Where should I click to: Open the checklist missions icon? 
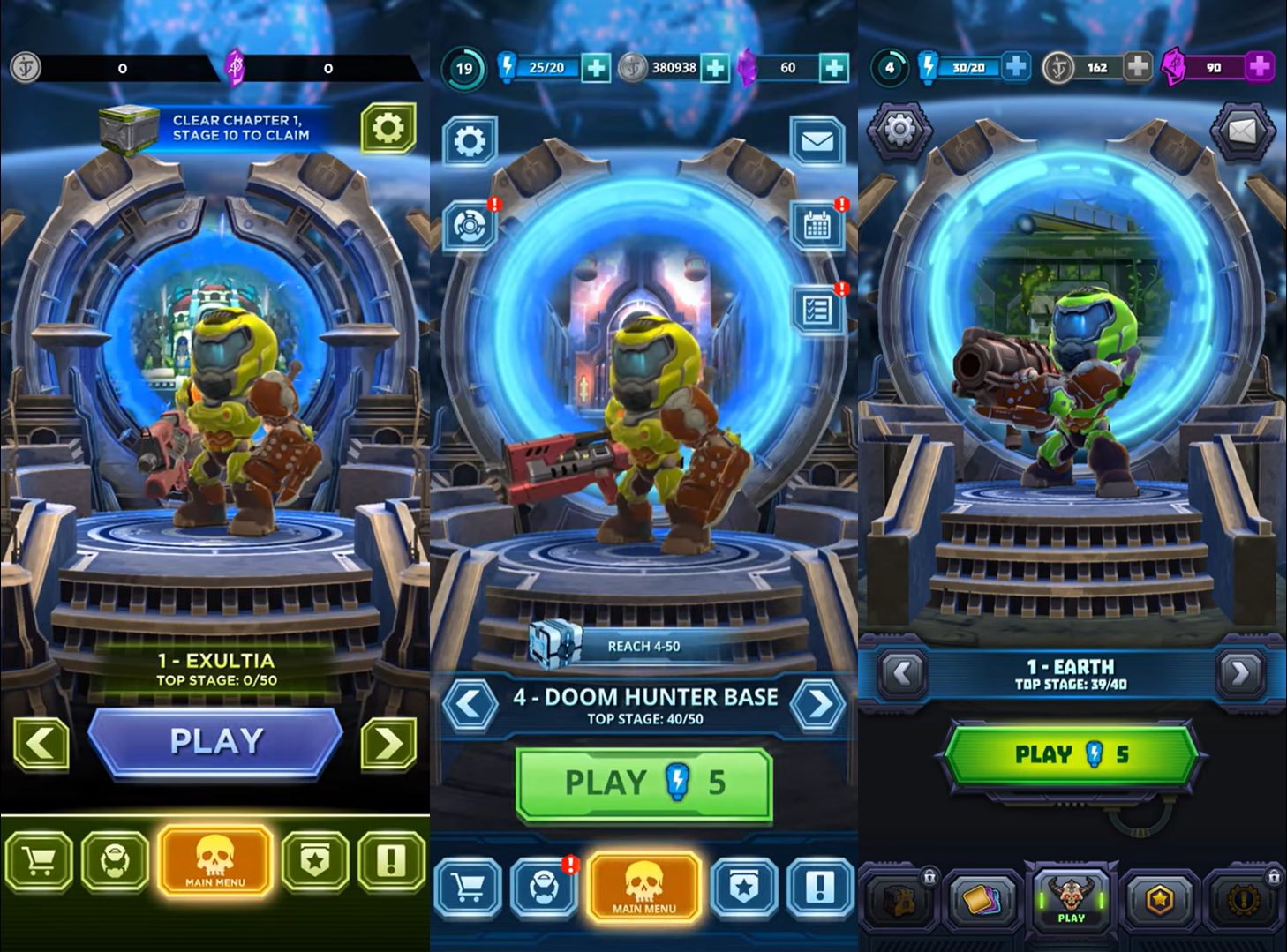point(817,310)
